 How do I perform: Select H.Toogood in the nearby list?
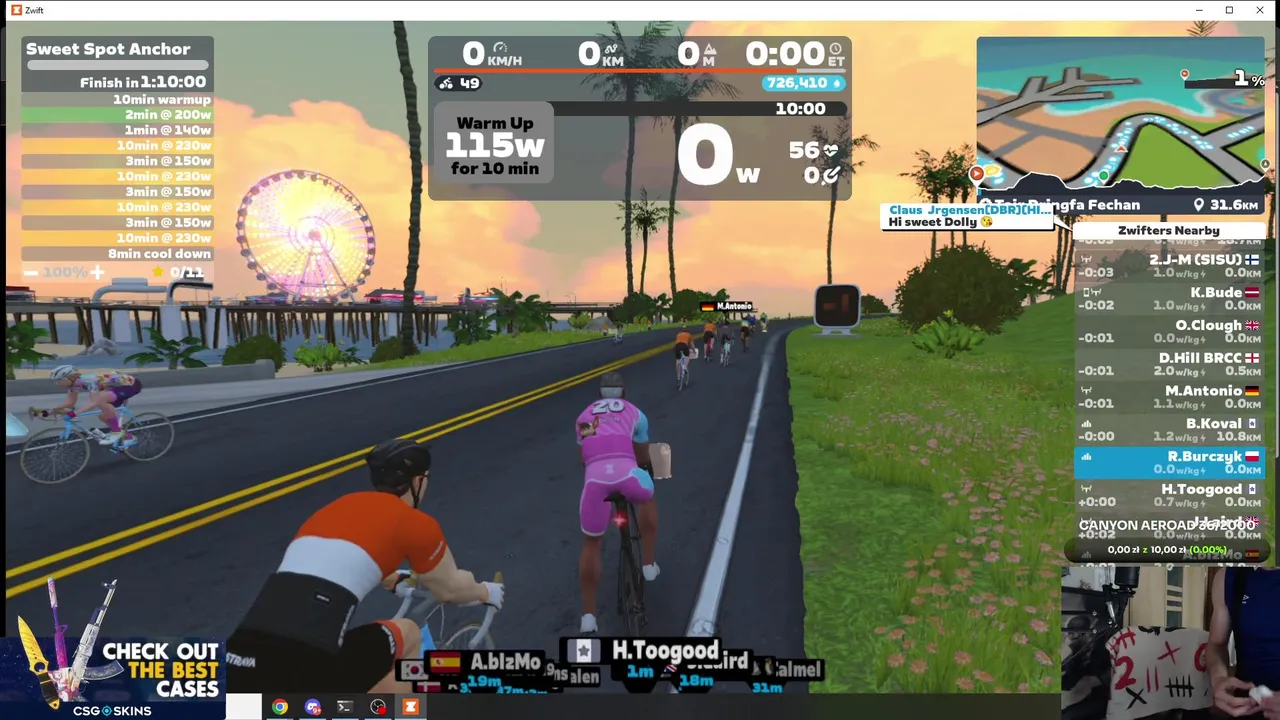(x=1170, y=494)
